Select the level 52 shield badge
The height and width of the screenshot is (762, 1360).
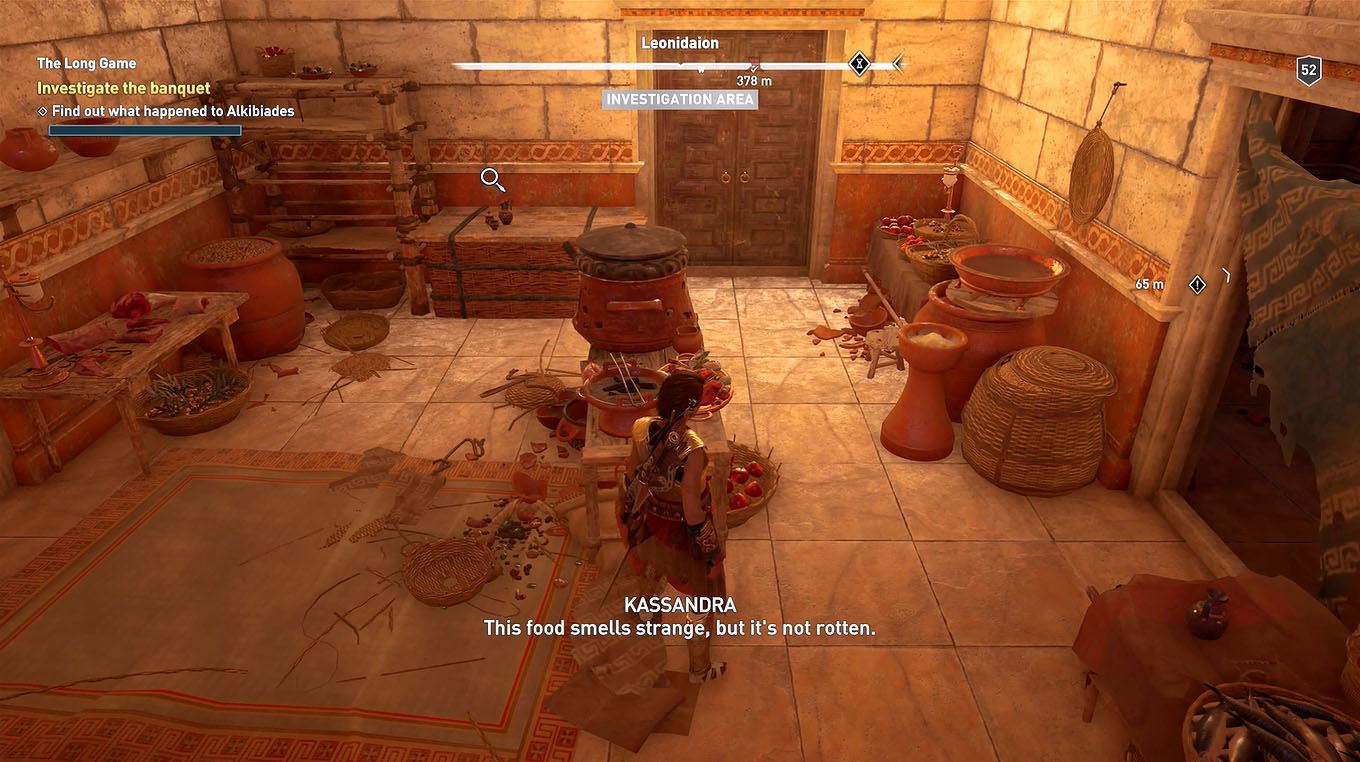click(x=1308, y=70)
